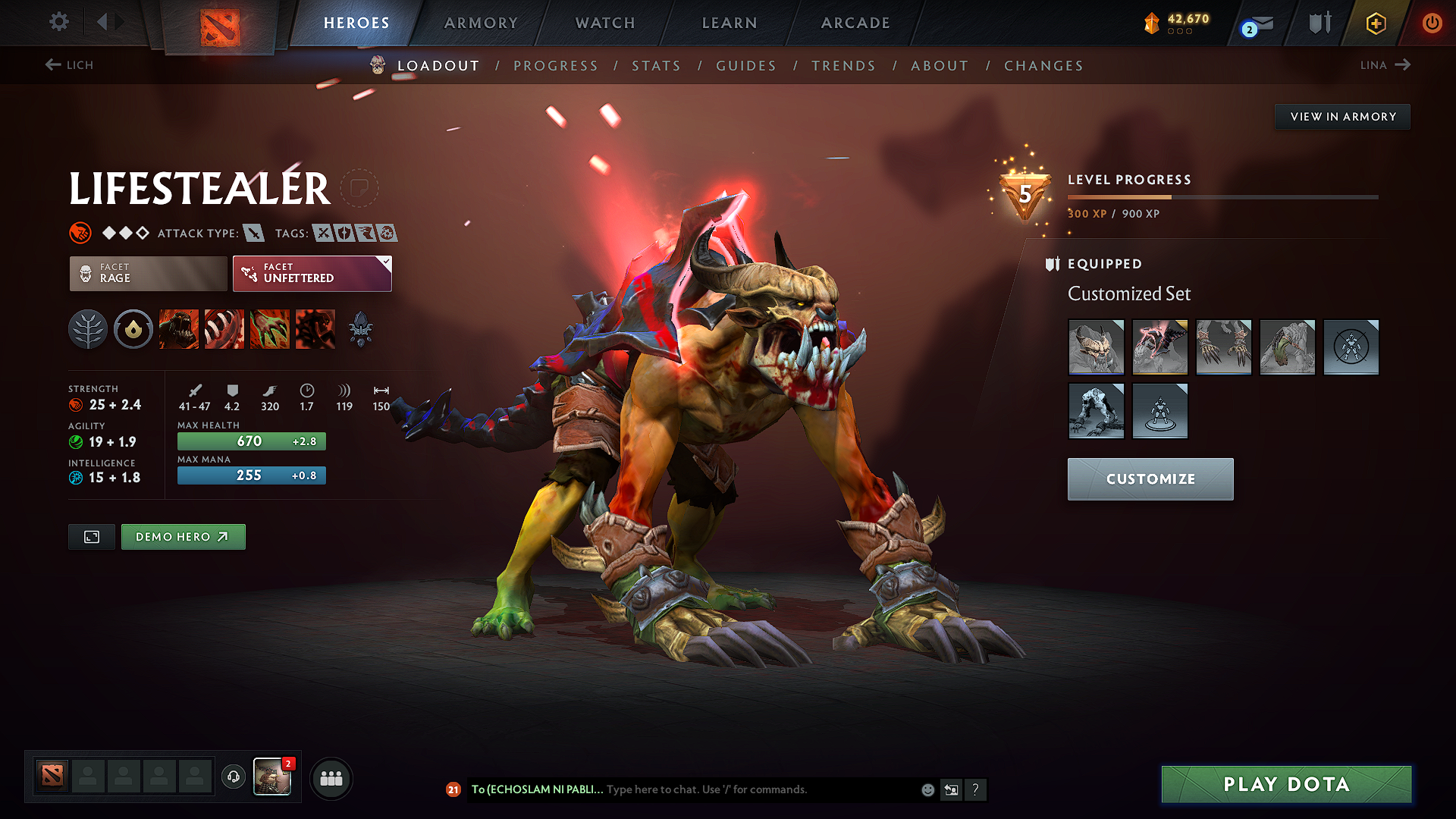Open the Feast ability icon

coord(224,328)
